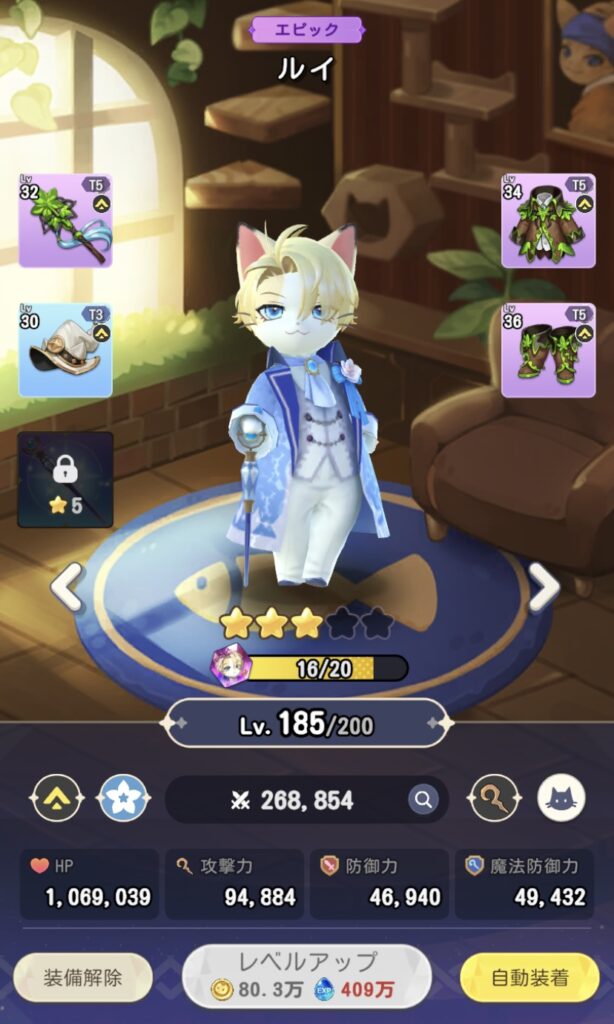Tap the black cat face button

coord(562,799)
